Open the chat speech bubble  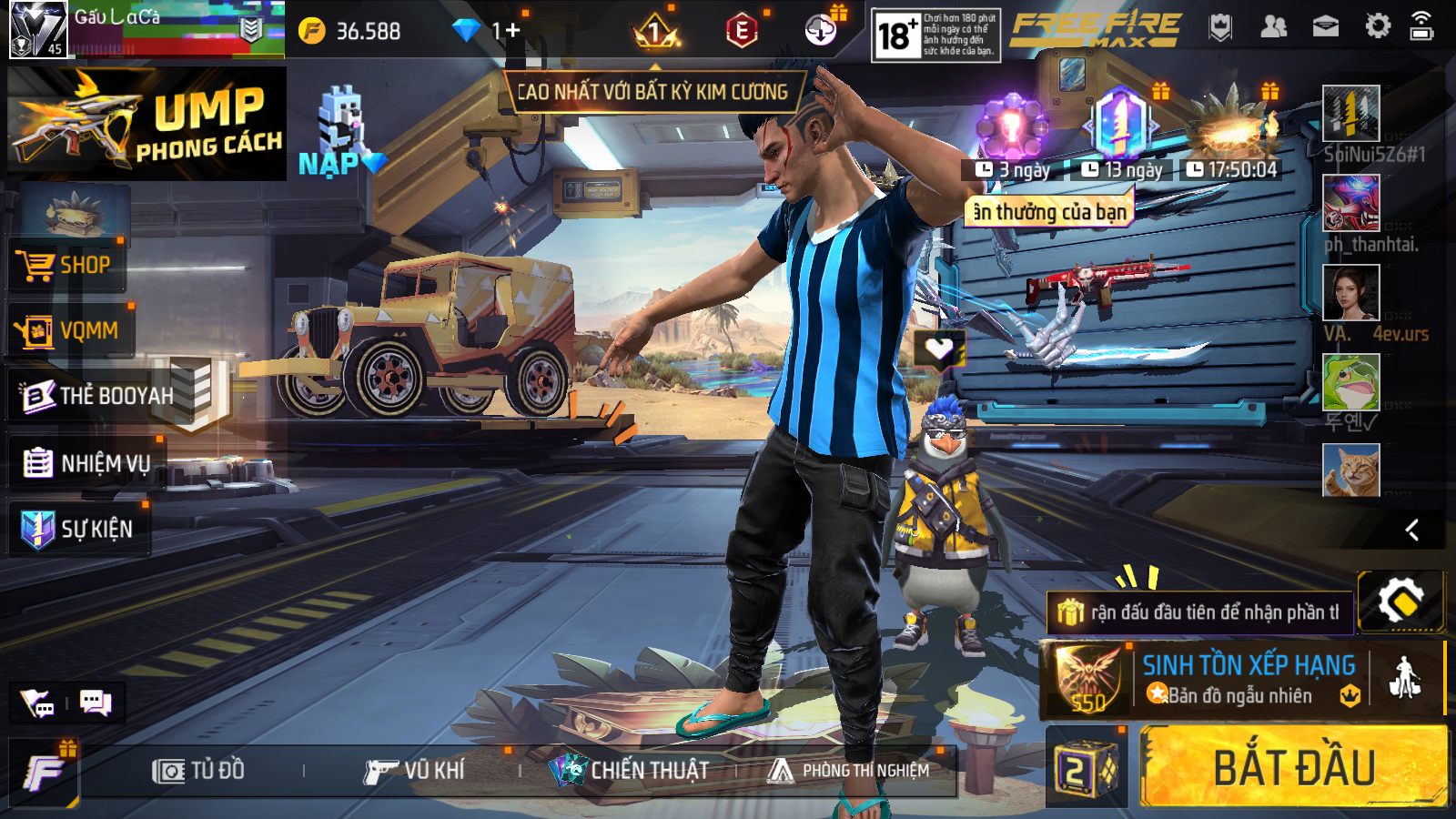(x=96, y=703)
